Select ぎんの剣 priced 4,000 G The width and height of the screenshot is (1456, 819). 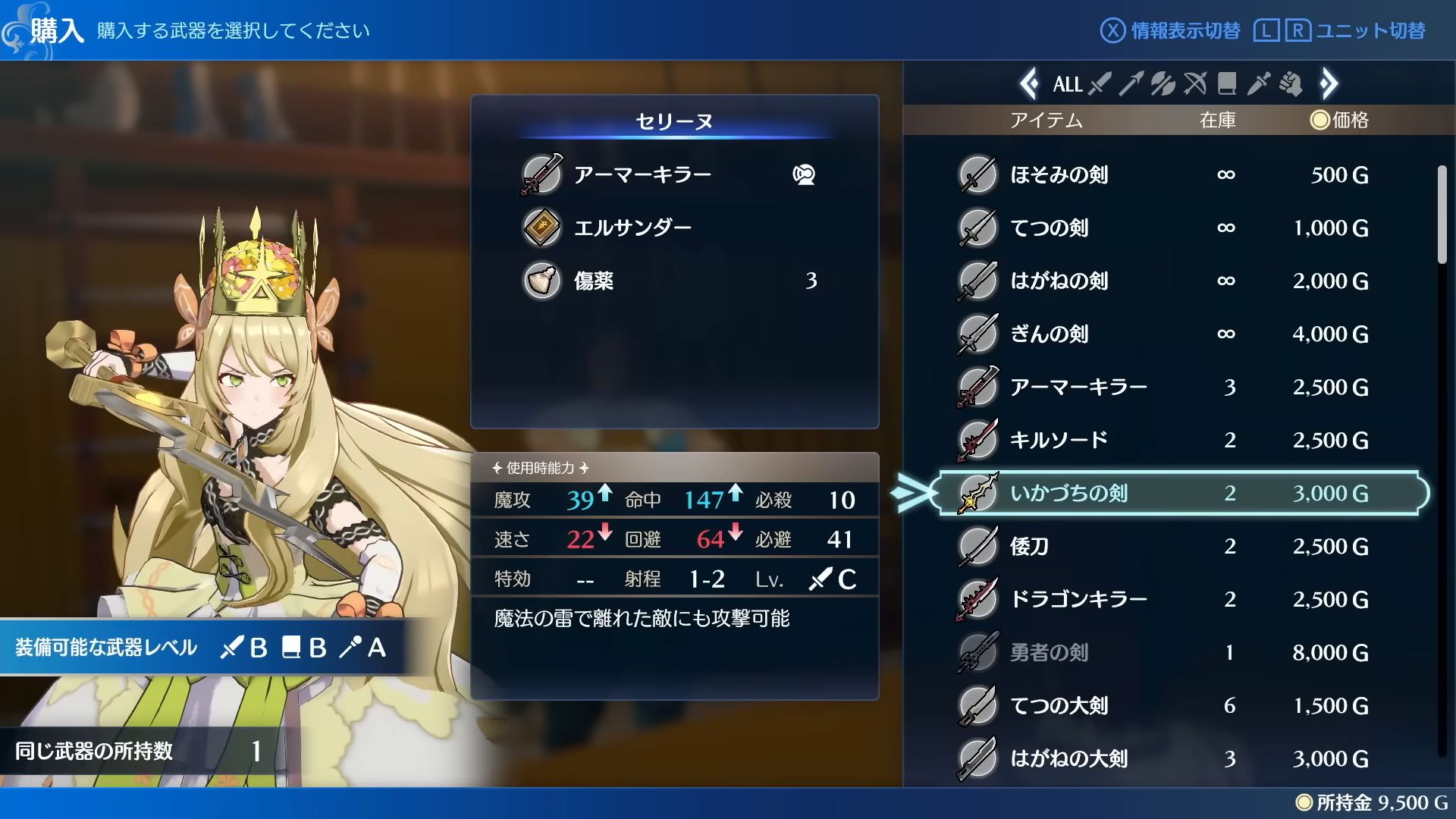pyautogui.click(x=1049, y=334)
